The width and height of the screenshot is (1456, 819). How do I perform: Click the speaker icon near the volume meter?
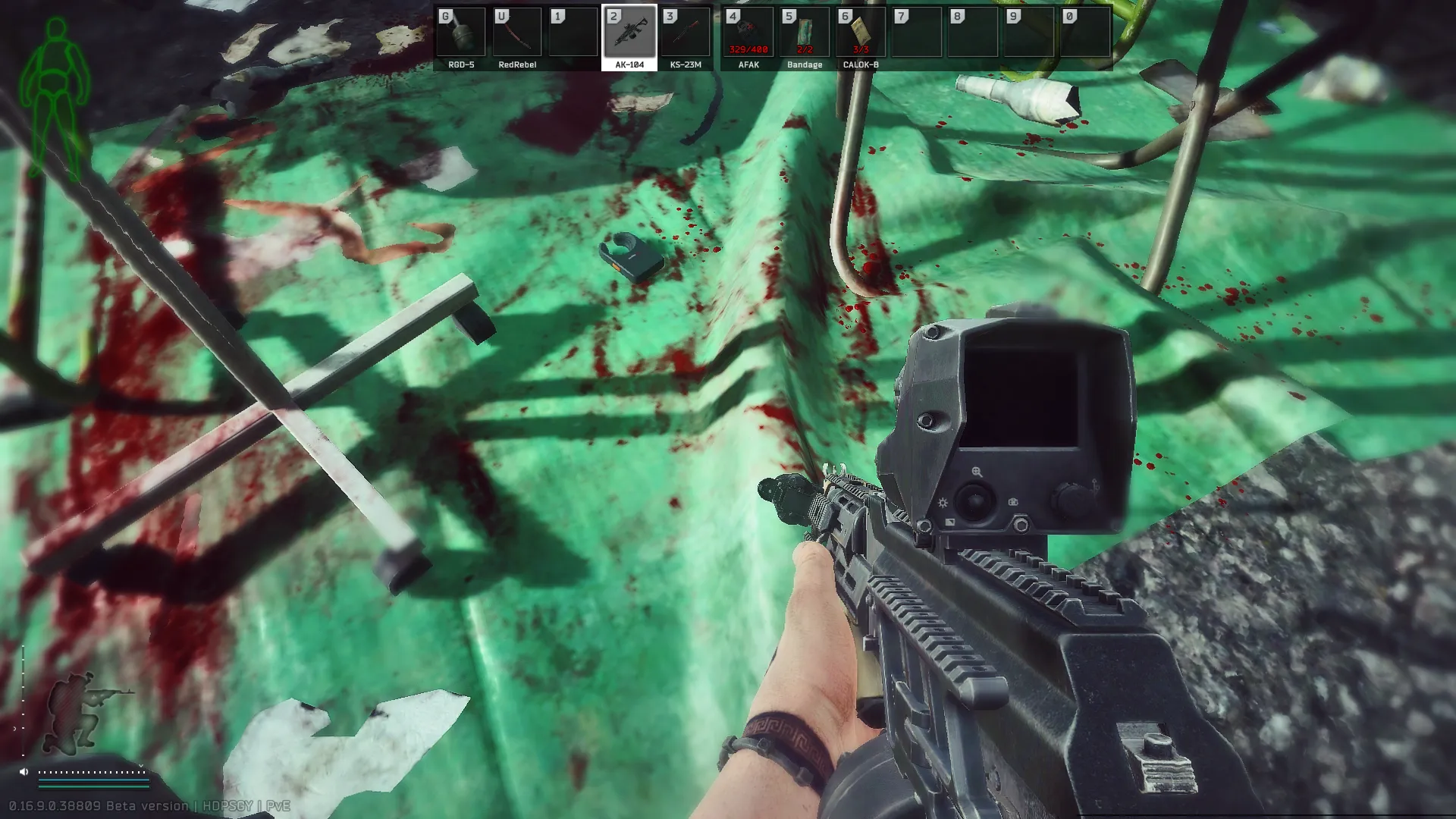(x=24, y=771)
